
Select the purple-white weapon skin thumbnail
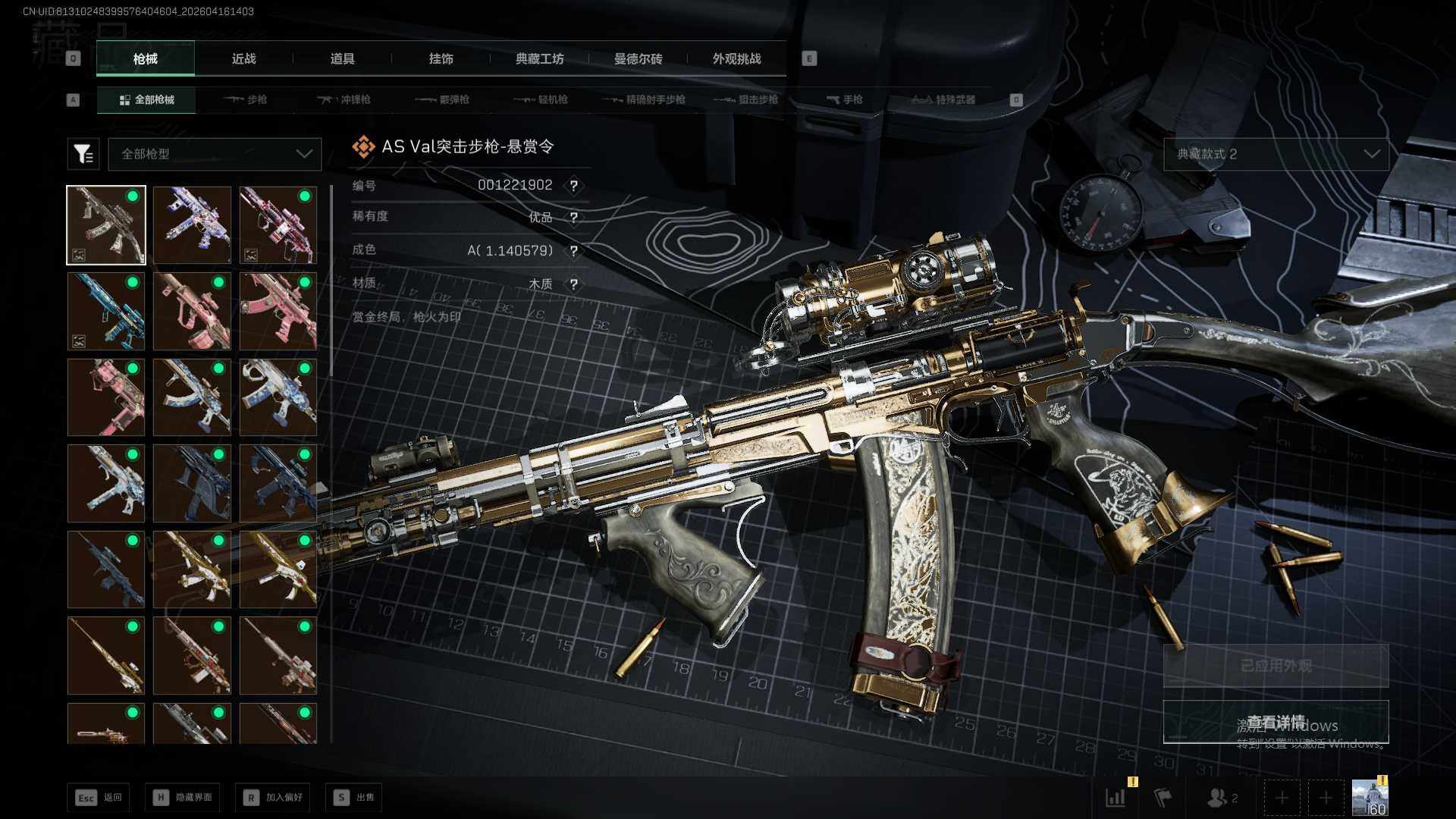pos(192,225)
